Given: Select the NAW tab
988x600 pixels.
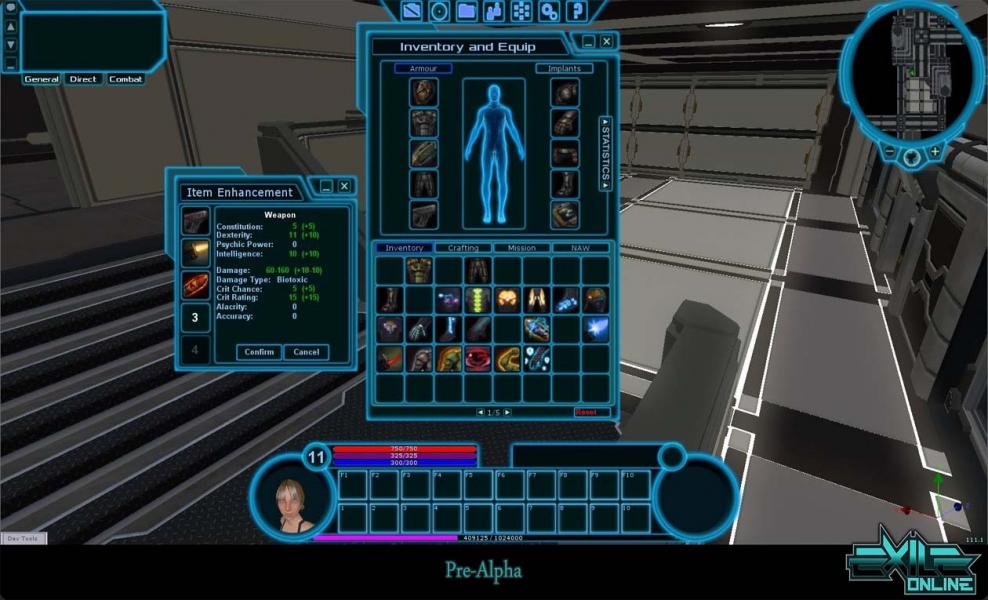Looking at the screenshot, I should pos(581,248).
